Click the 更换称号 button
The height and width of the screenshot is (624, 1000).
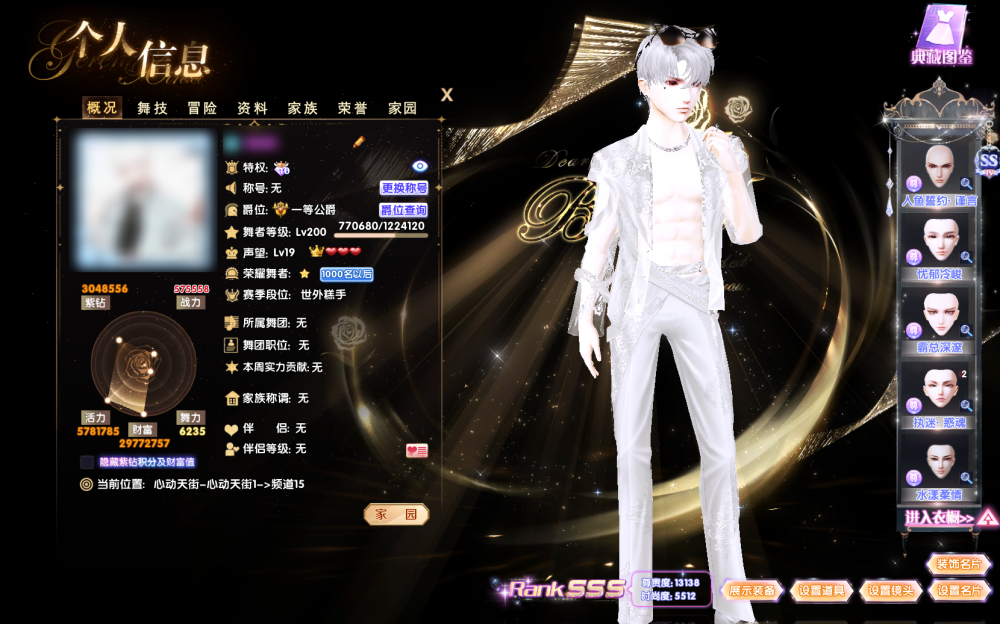(x=404, y=188)
